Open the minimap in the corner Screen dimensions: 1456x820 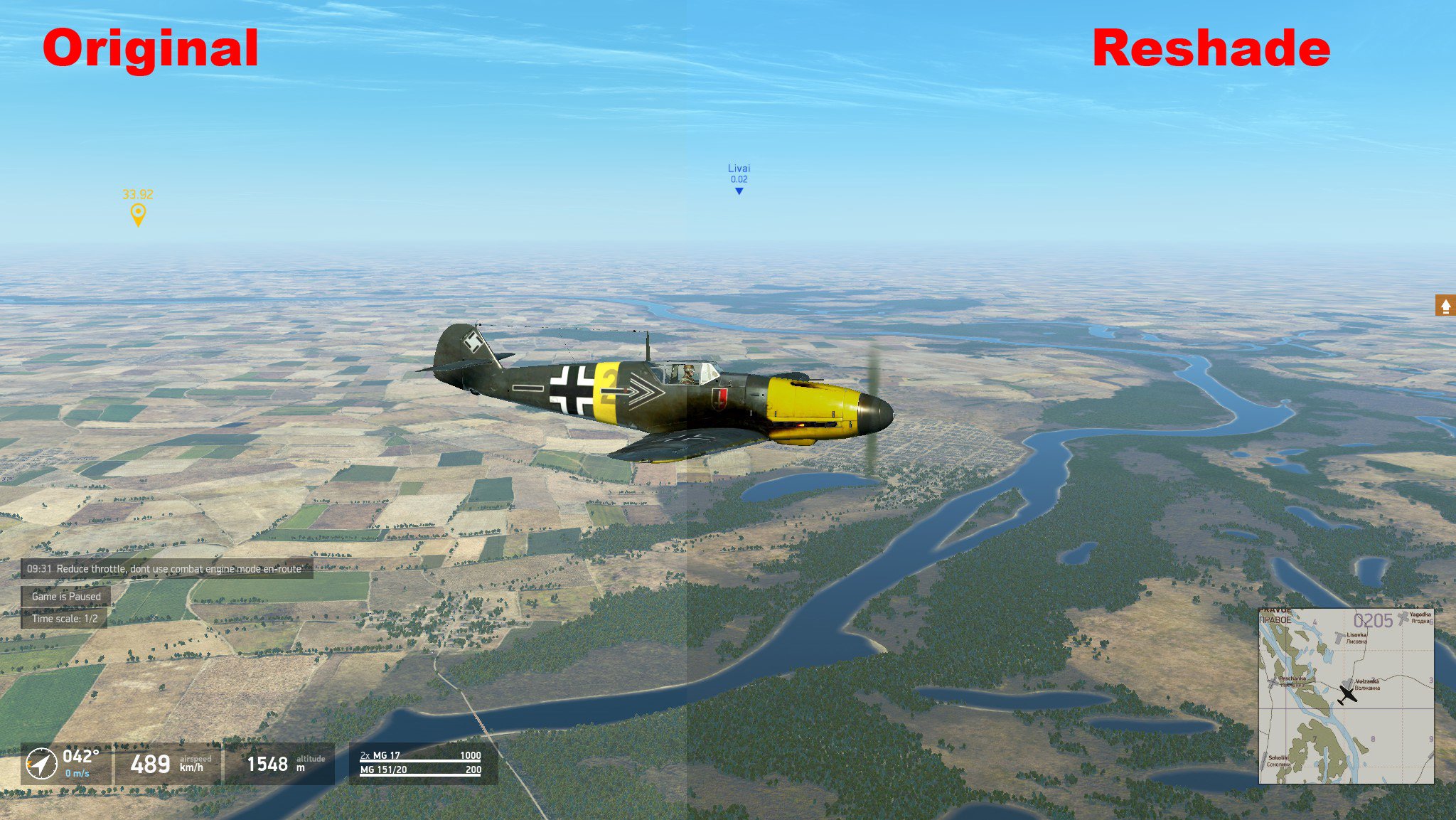[x=1346, y=696]
